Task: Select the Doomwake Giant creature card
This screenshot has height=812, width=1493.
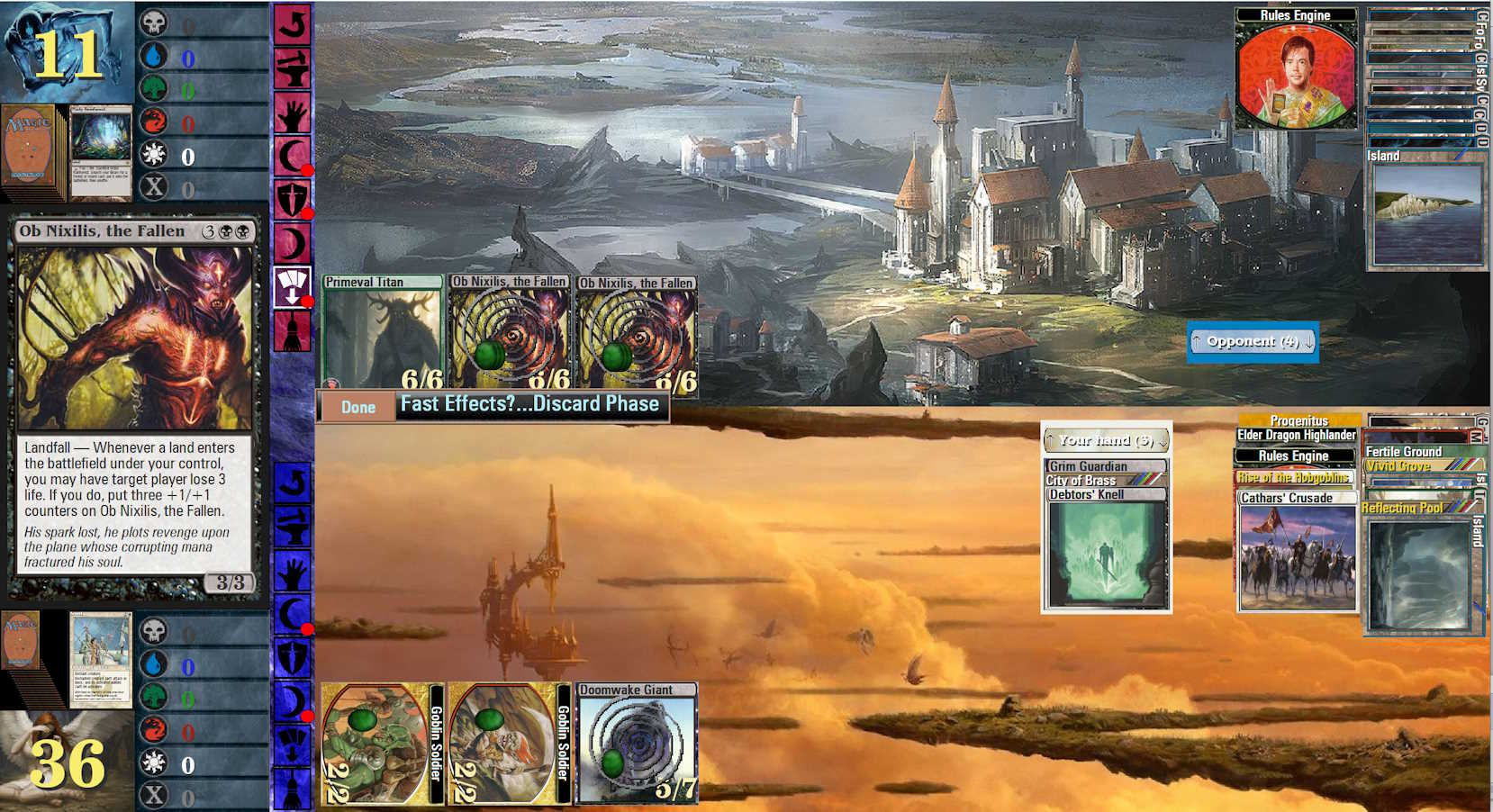Action: pyautogui.click(x=637, y=744)
